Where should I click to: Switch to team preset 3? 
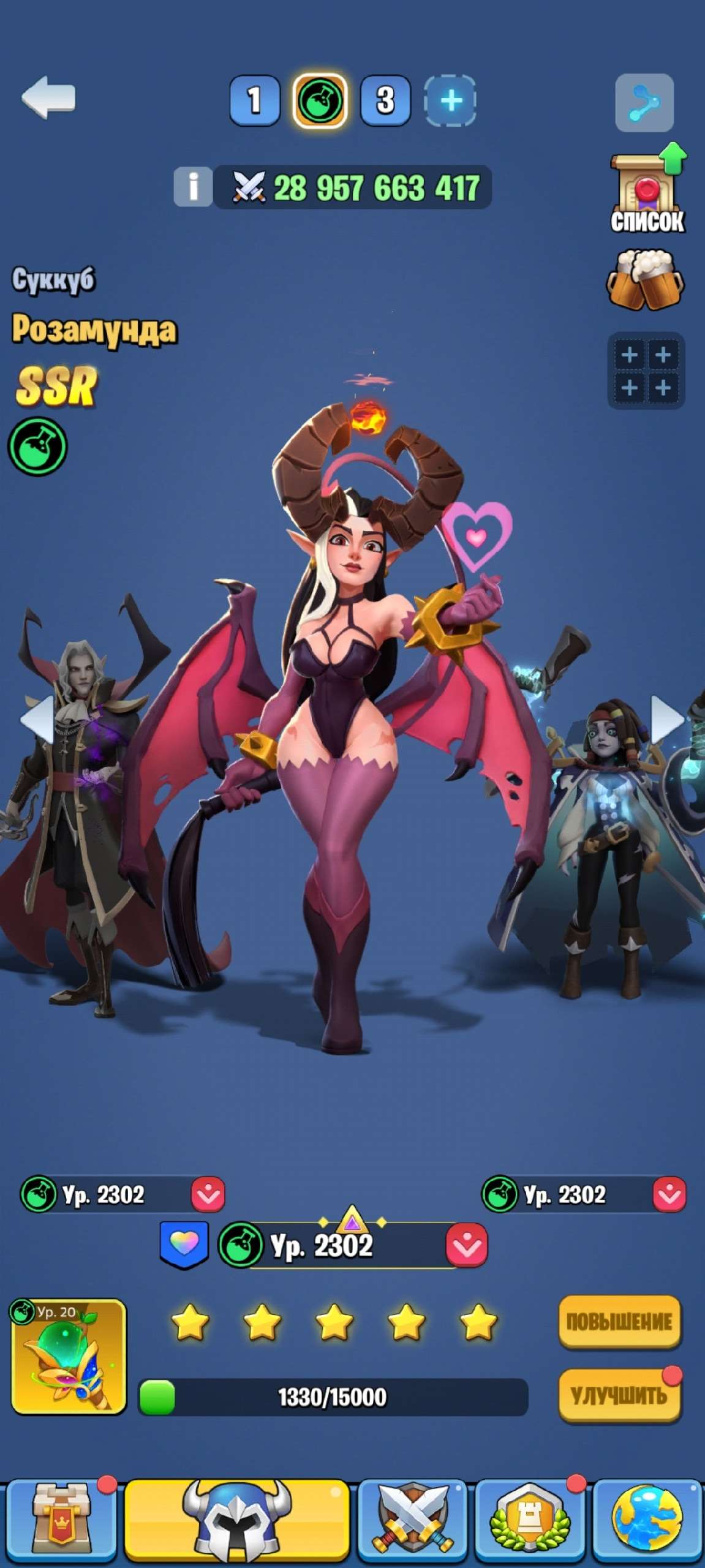(385, 100)
